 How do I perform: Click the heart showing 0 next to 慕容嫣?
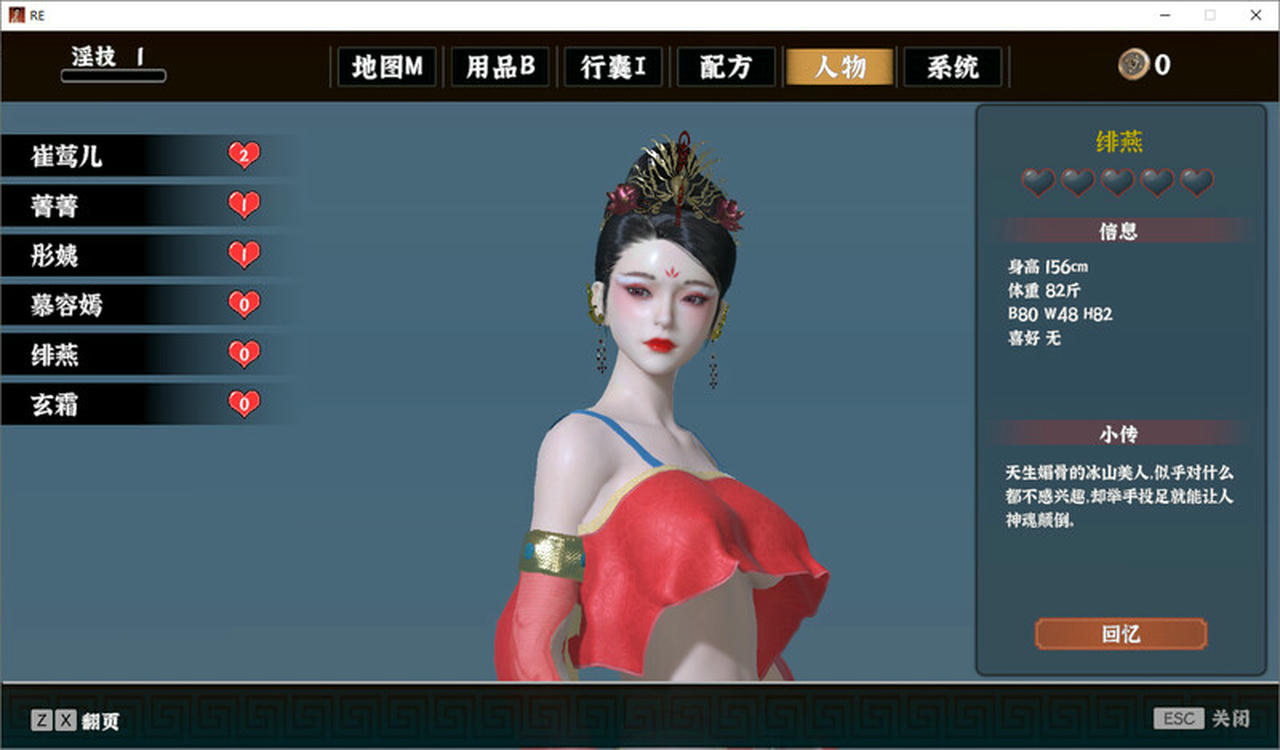244,305
